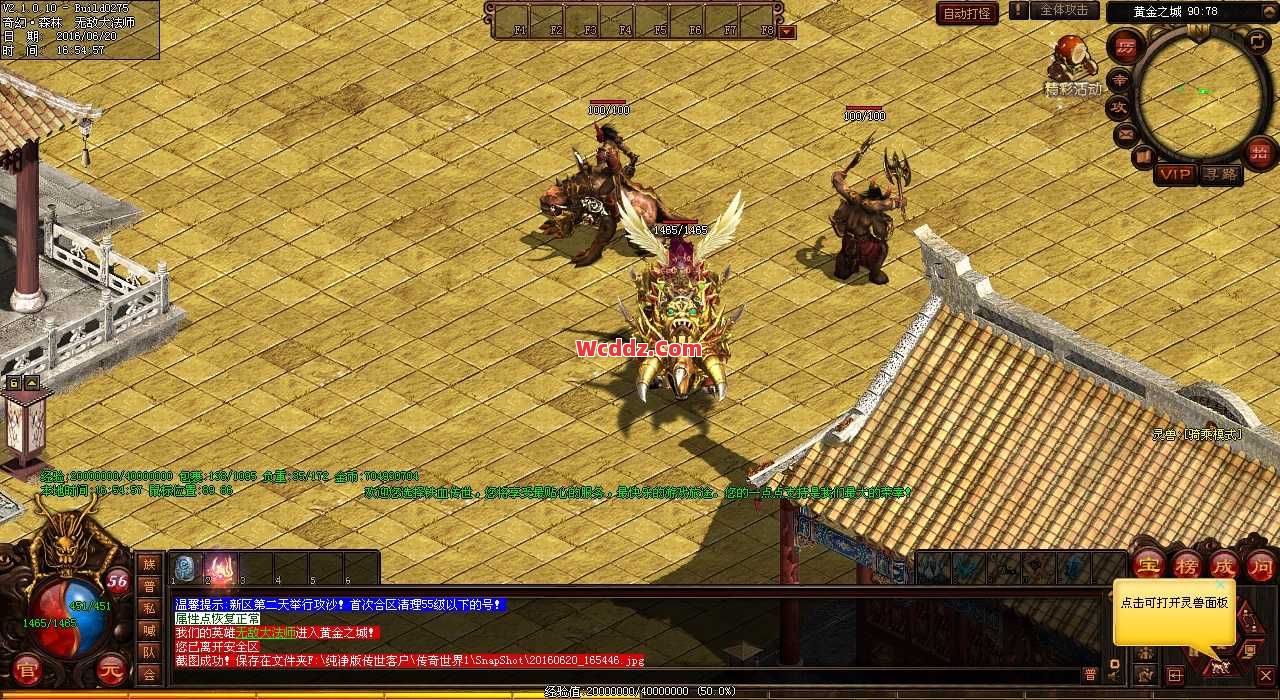
Task: Open the 成 achievements button
Action: 1223,564
